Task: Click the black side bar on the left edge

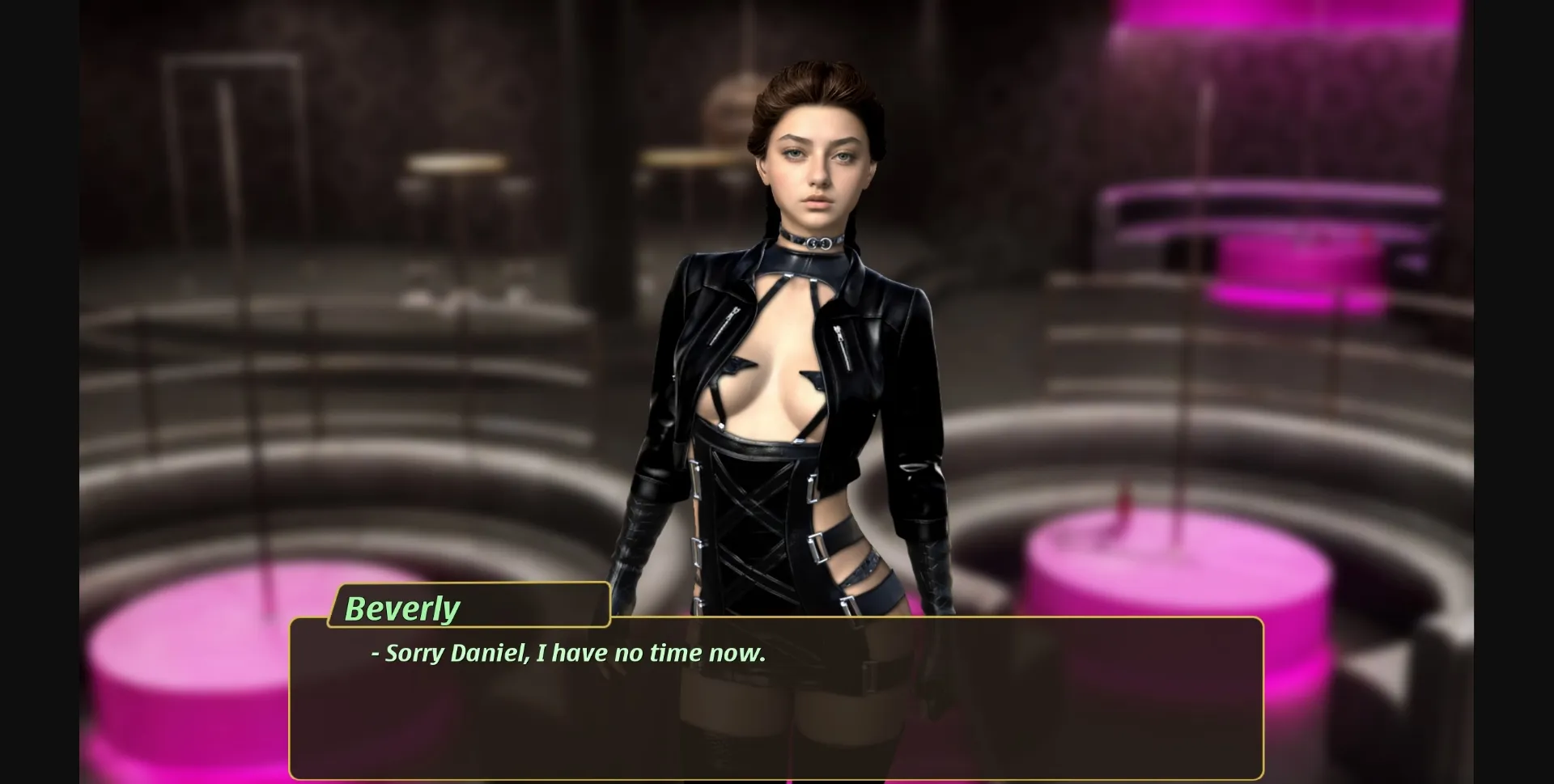Action: point(36,388)
